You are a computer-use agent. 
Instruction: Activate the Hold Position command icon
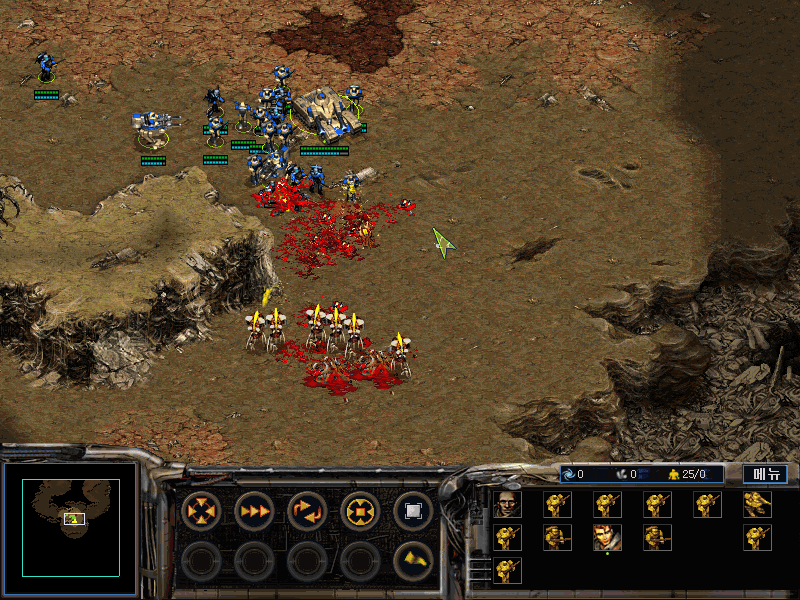pyautogui.click(x=360, y=512)
